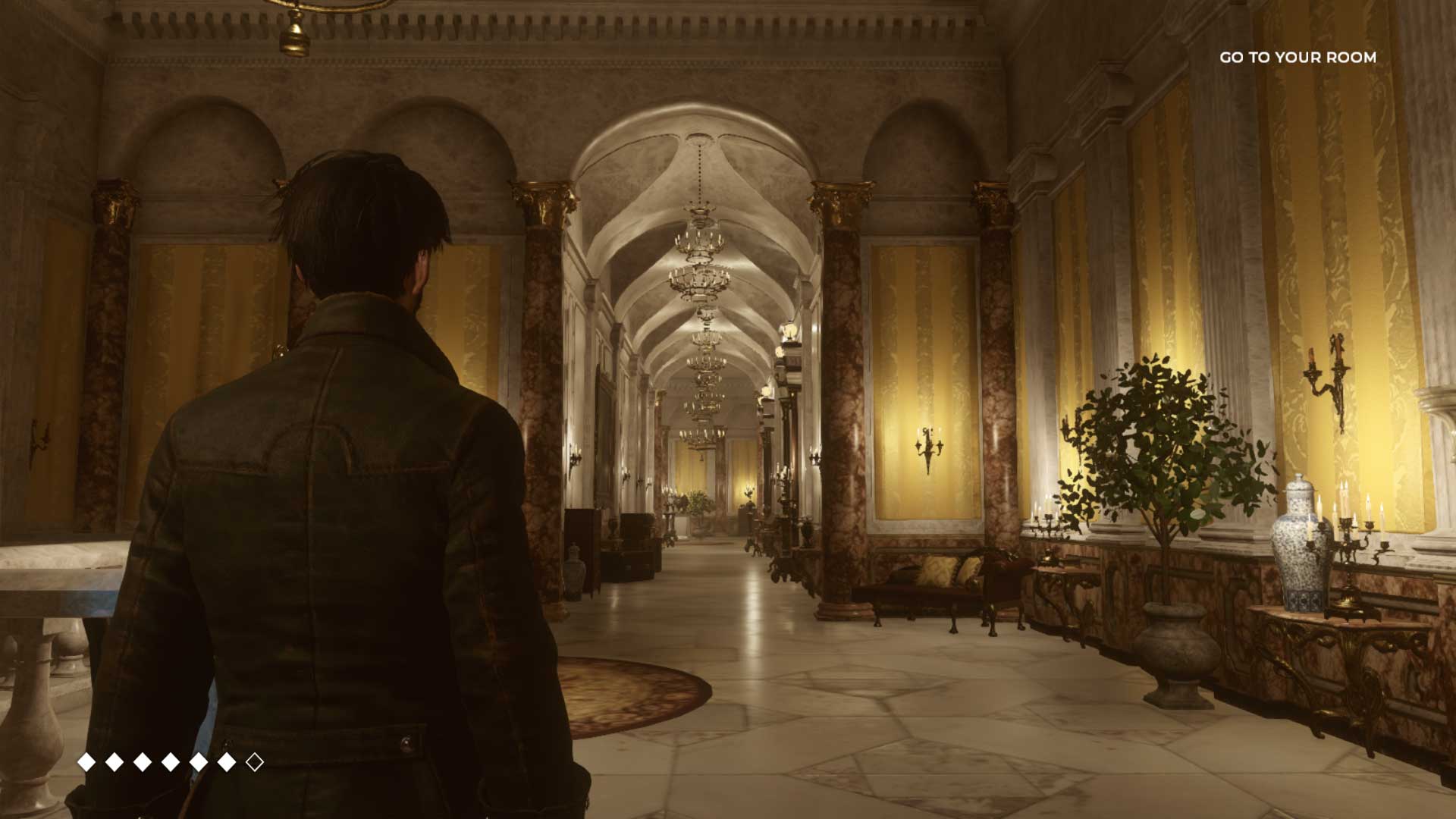Click the first filled effort diamond
The width and height of the screenshot is (1456, 819).
click(x=86, y=761)
